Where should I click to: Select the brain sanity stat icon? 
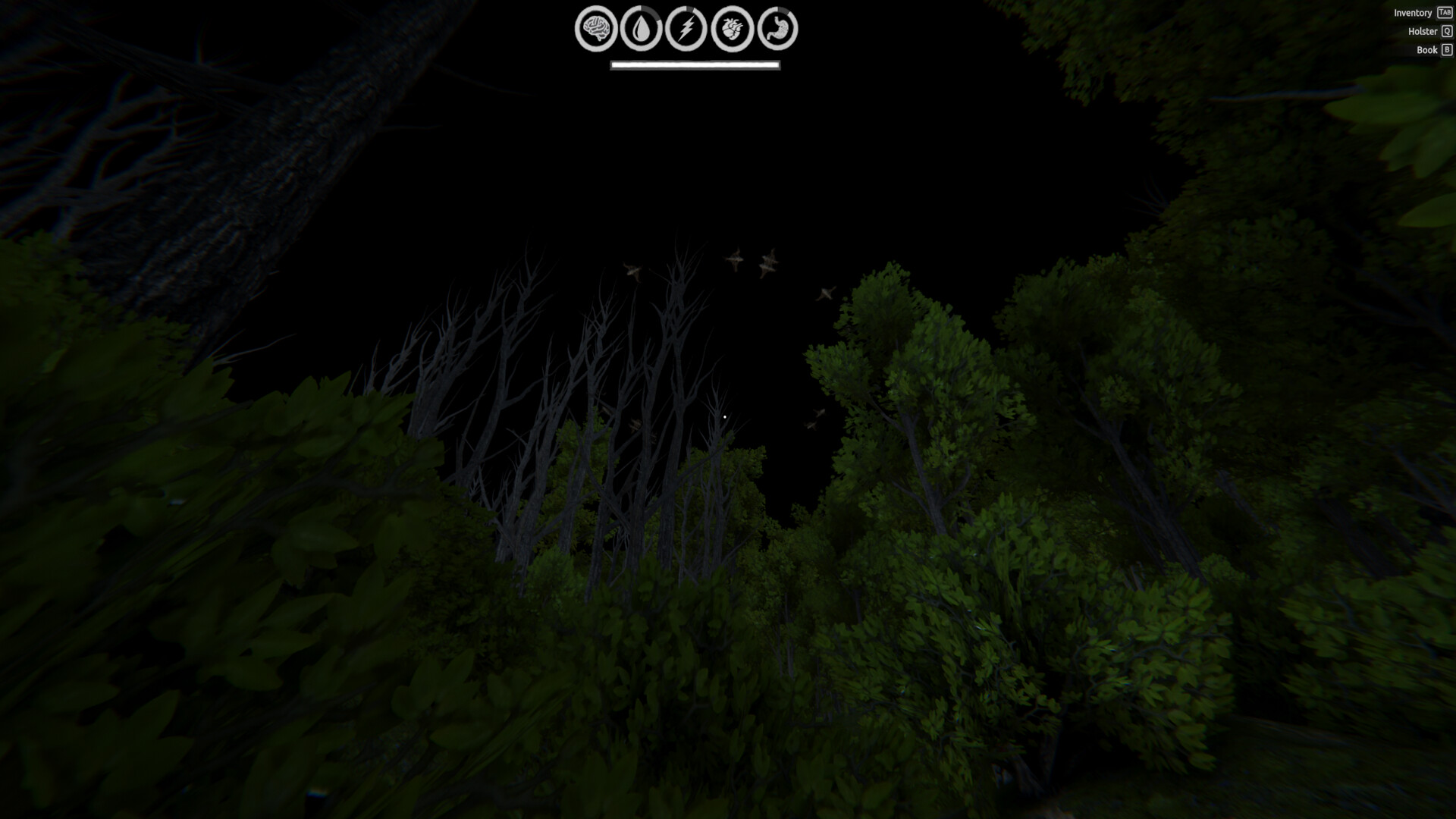596,30
